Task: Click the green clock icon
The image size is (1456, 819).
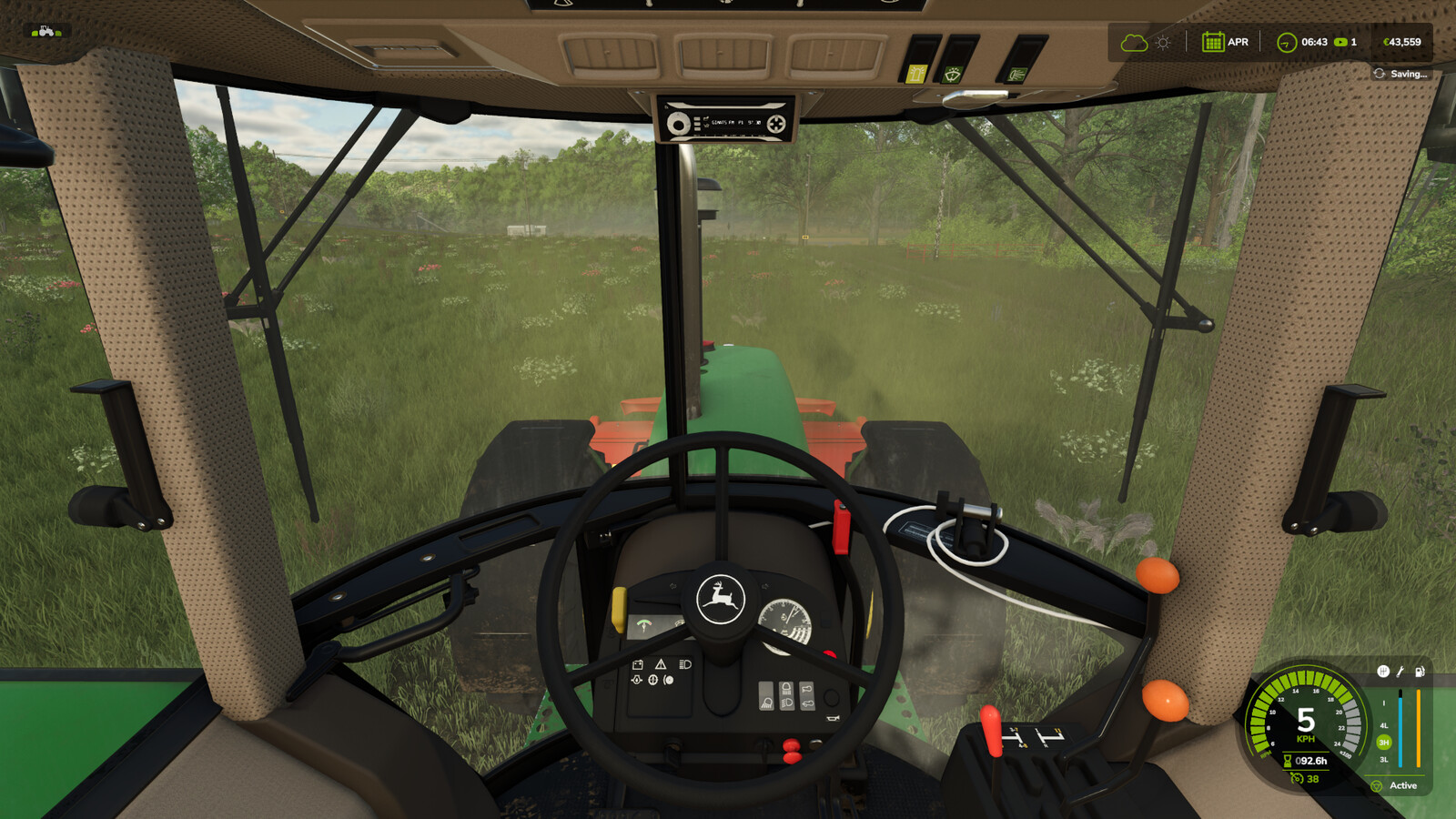Action: click(1286, 43)
